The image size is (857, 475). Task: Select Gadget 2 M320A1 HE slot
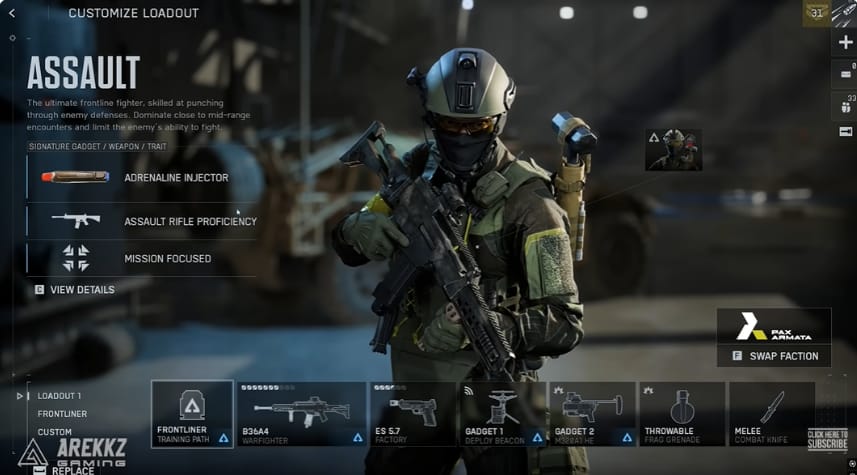click(x=591, y=413)
